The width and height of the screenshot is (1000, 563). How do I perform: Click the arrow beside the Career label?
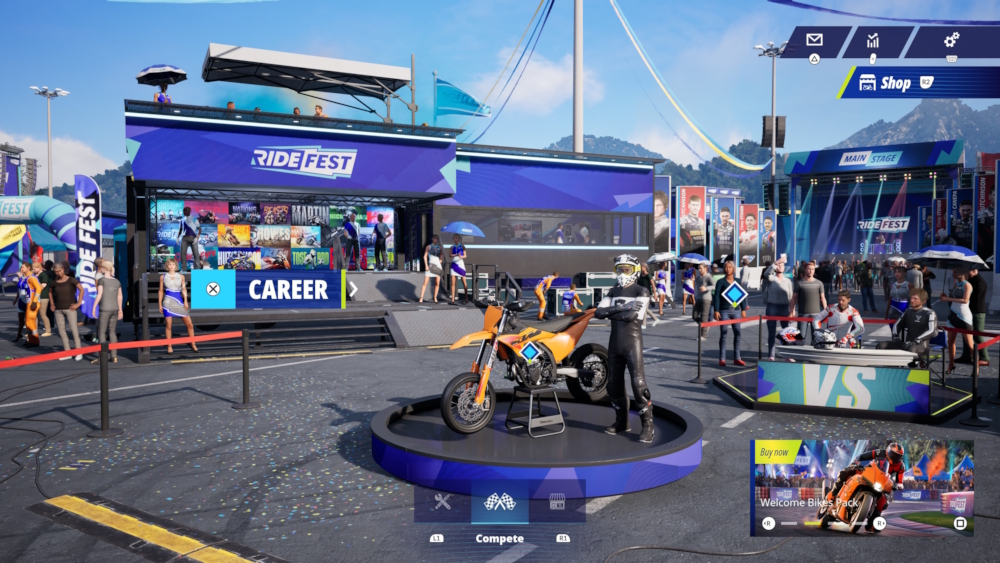pos(353,290)
